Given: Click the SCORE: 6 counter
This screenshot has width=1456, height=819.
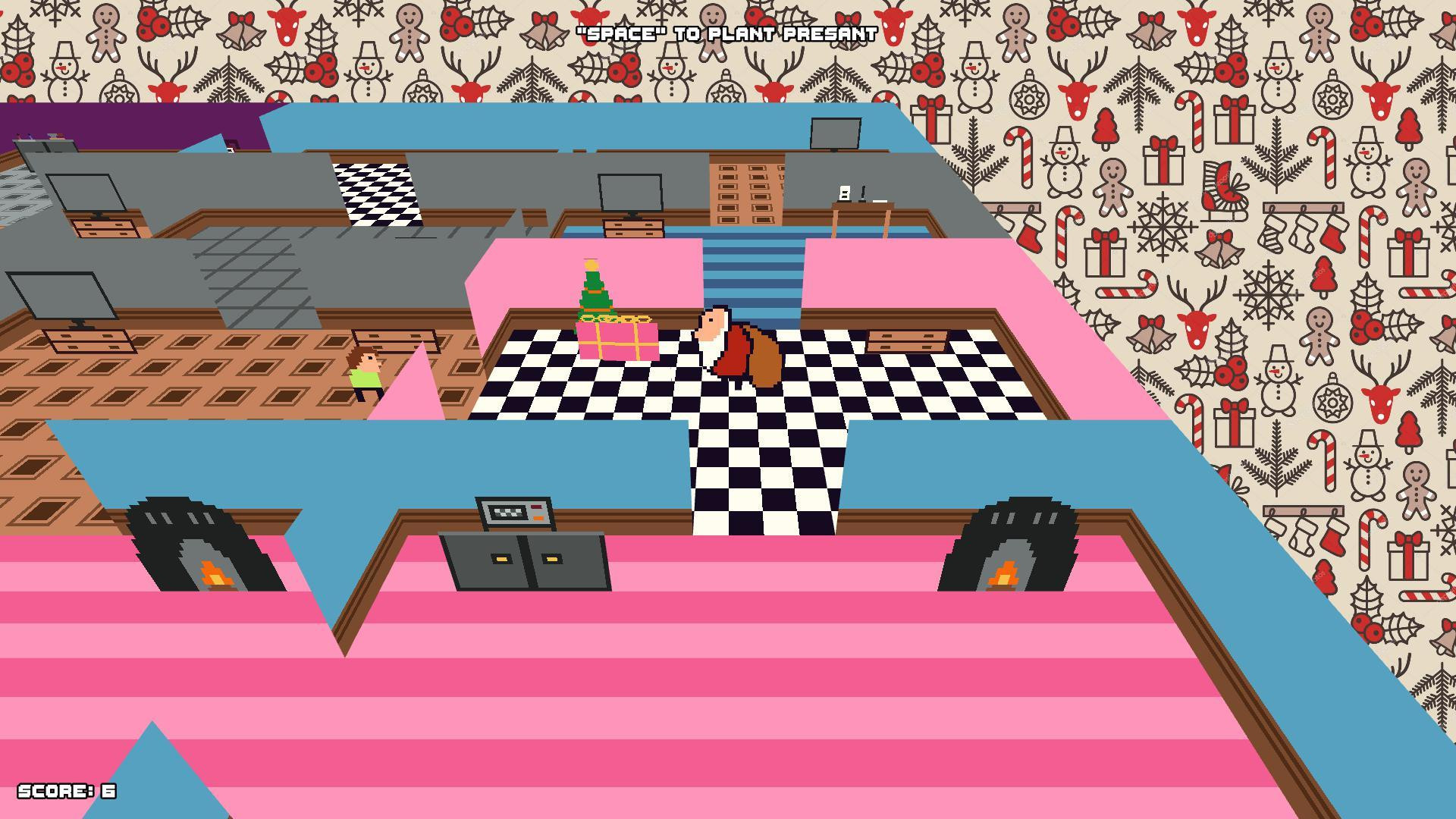Looking at the screenshot, I should point(67,790).
